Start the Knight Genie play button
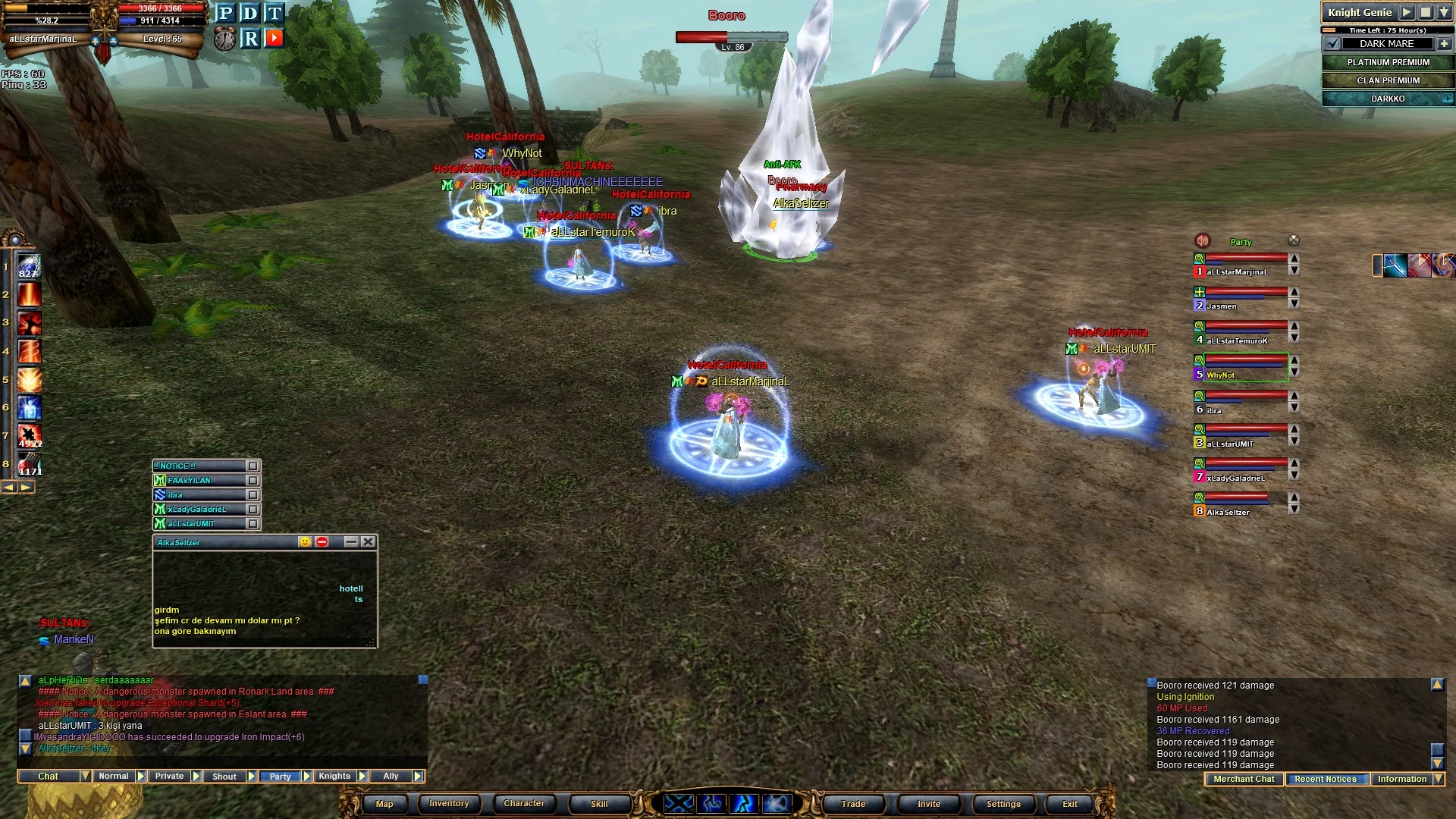The image size is (1456, 819). pyautogui.click(x=1407, y=12)
